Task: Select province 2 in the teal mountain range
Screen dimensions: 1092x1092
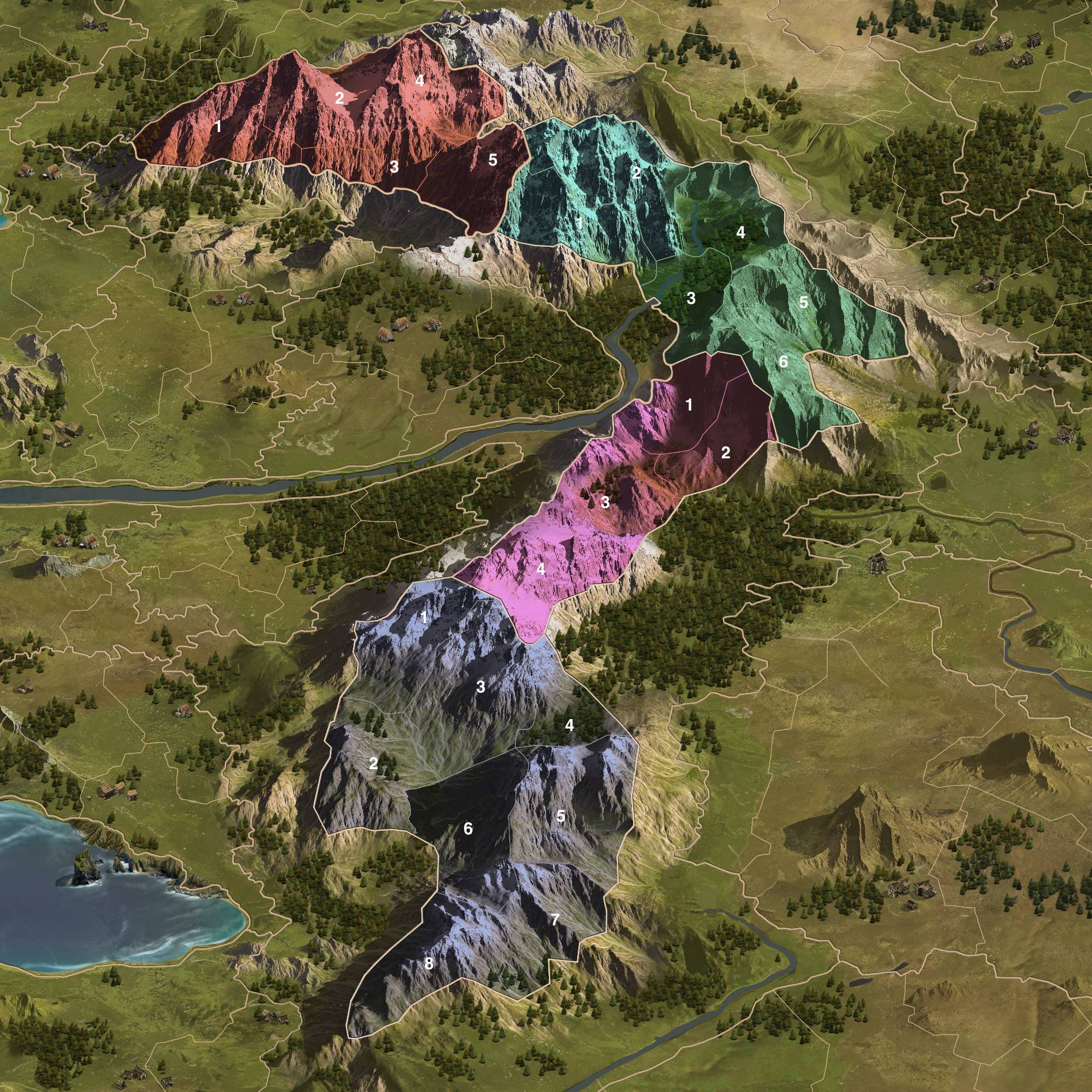Action: [637, 173]
